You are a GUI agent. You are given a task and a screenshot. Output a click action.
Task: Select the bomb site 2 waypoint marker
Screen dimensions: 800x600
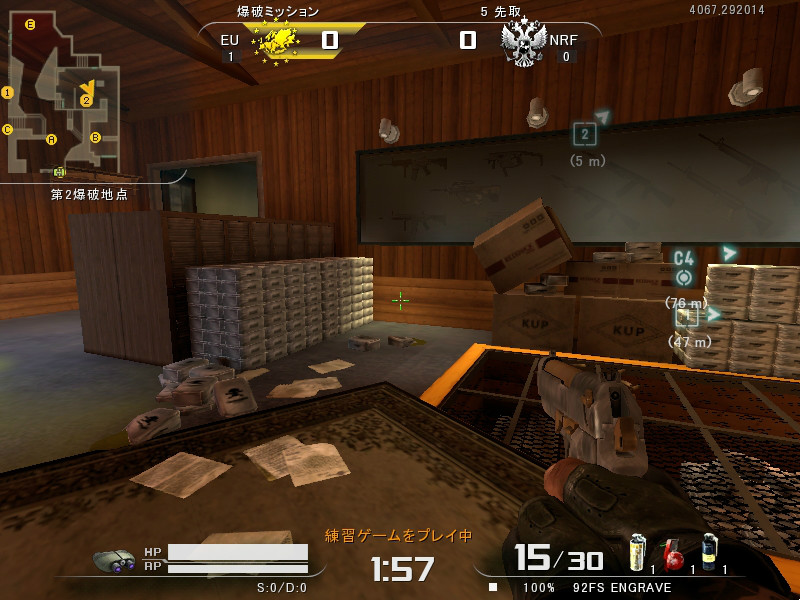point(585,134)
